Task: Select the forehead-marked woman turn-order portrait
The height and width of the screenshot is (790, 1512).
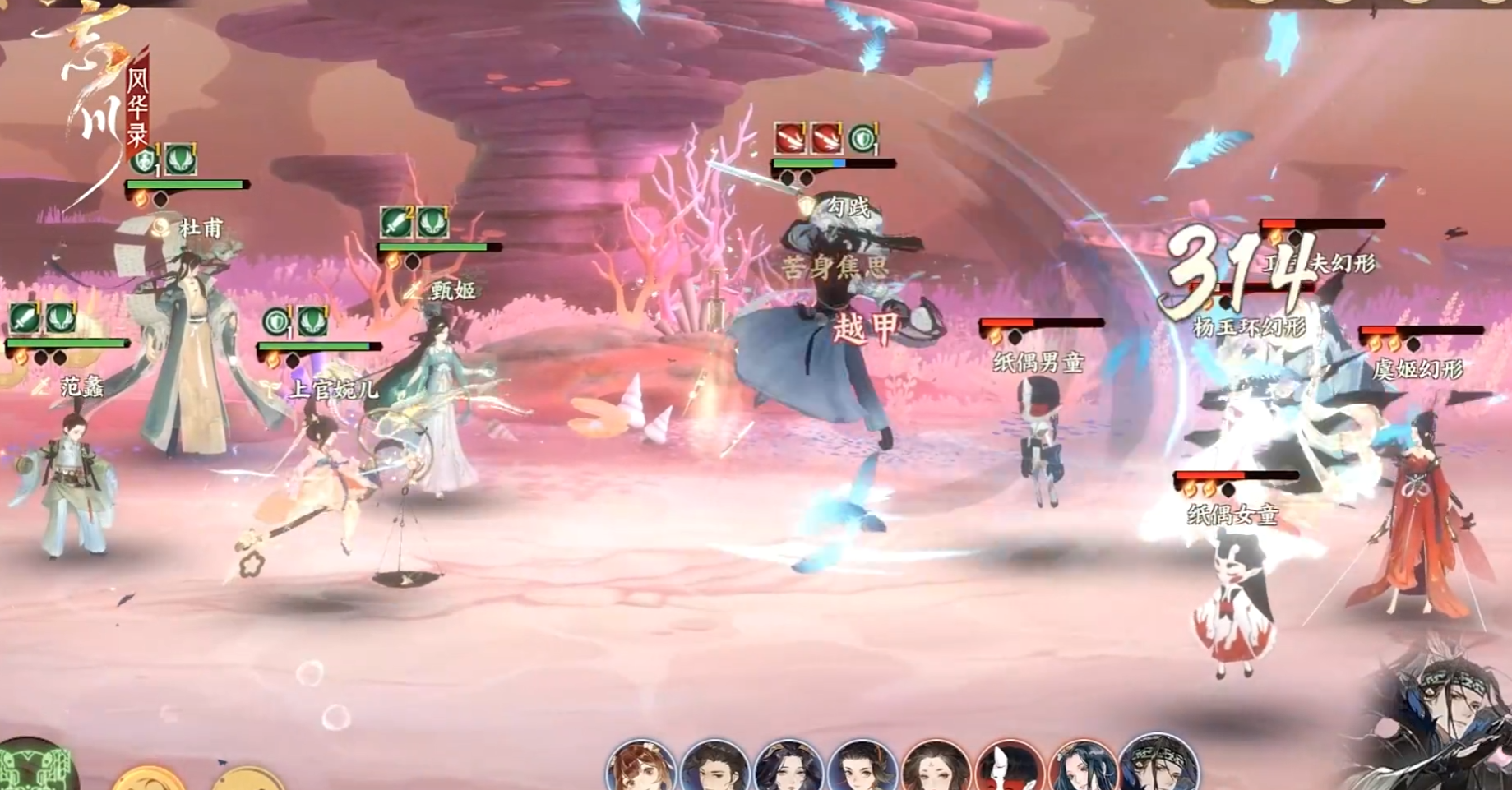Action: click(936, 769)
